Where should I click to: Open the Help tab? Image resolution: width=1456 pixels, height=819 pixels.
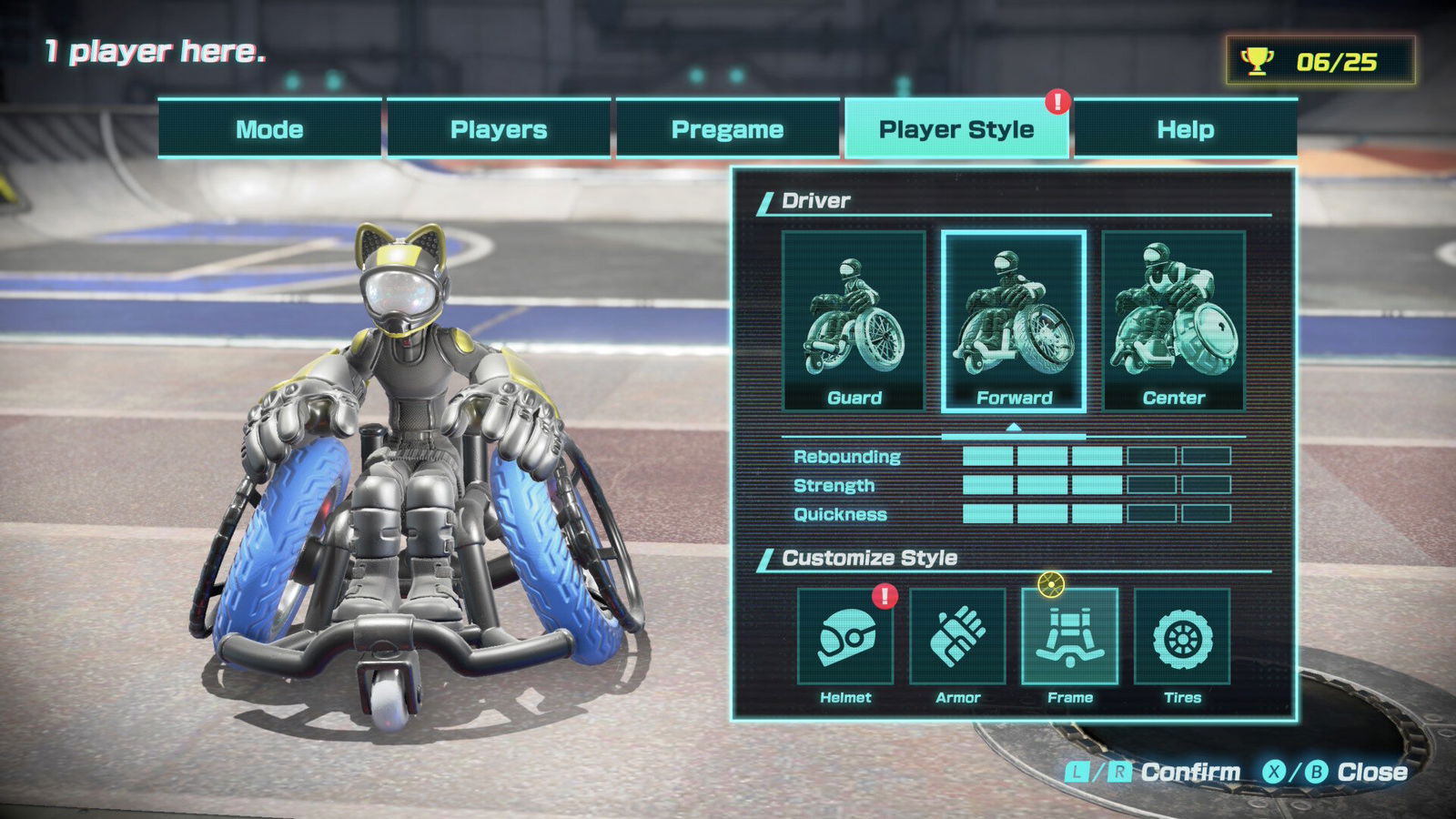[x=1185, y=129]
